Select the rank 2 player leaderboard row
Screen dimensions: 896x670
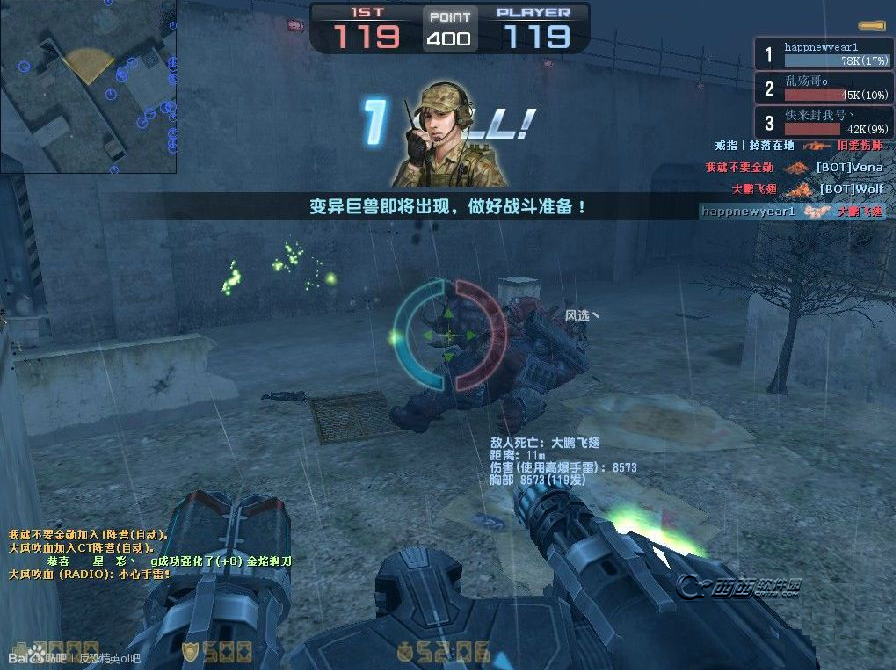tap(823, 88)
